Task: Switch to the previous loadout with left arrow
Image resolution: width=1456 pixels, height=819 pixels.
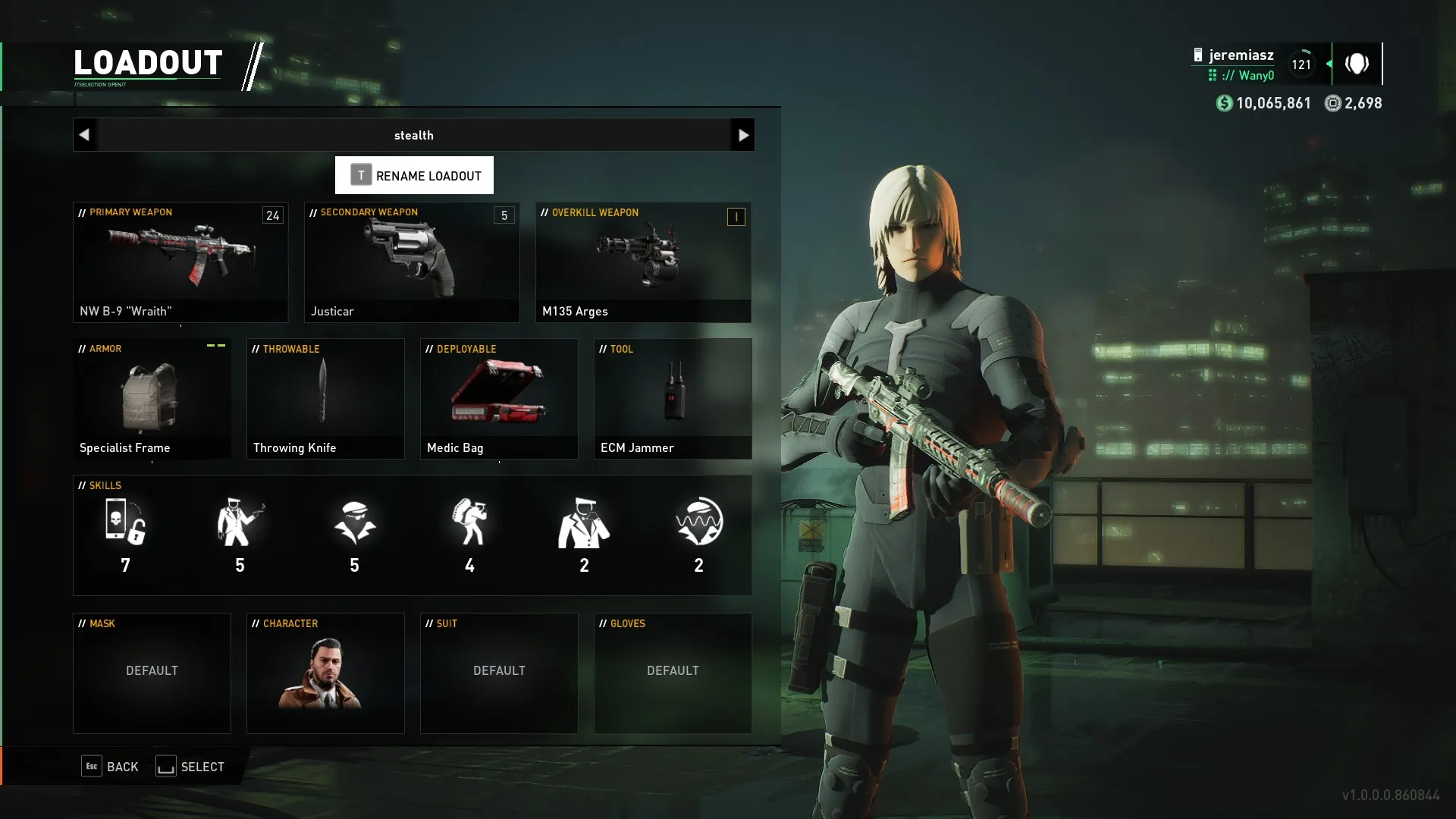Action: [x=84, y=135]
